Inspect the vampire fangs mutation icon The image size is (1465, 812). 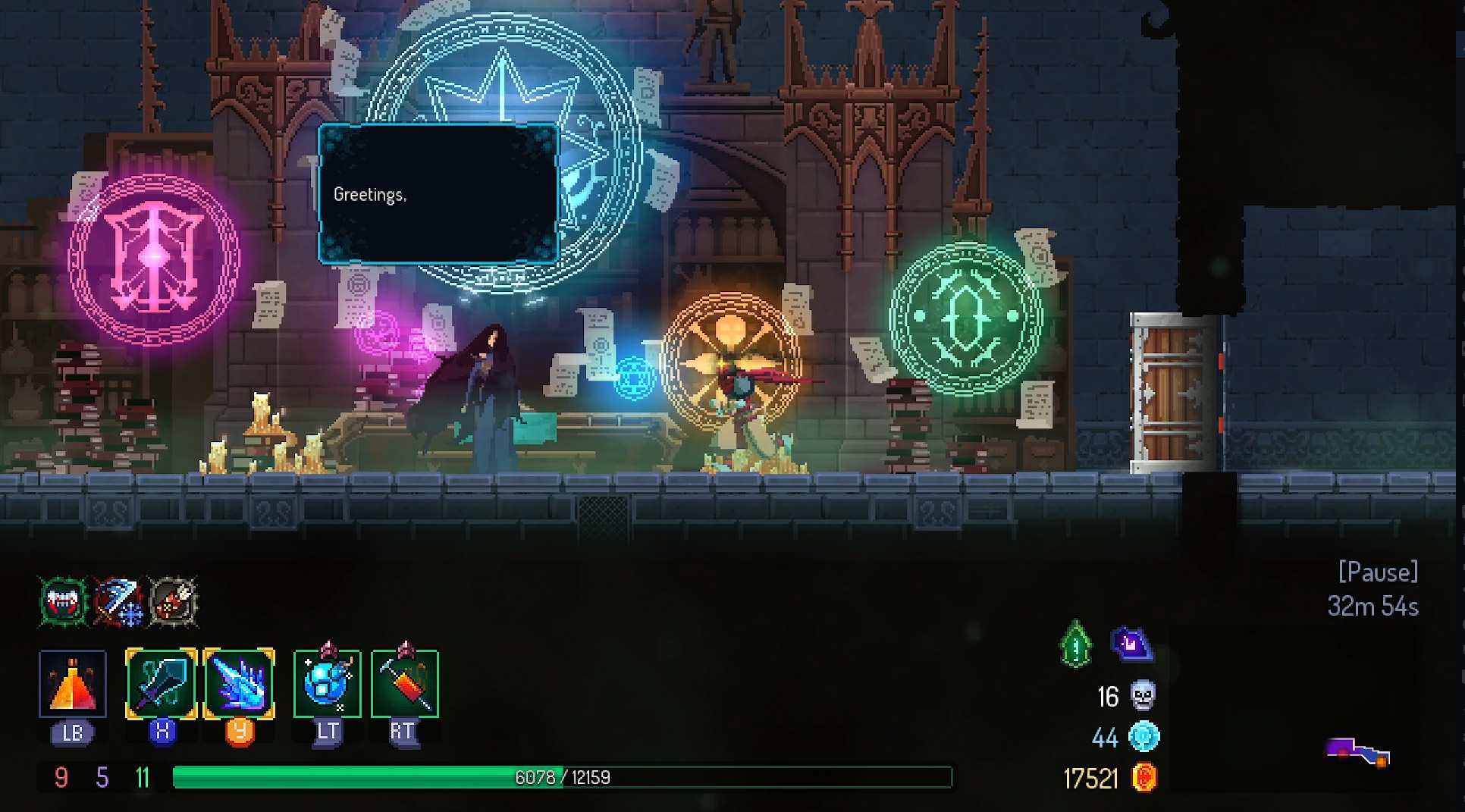(64, 603)
